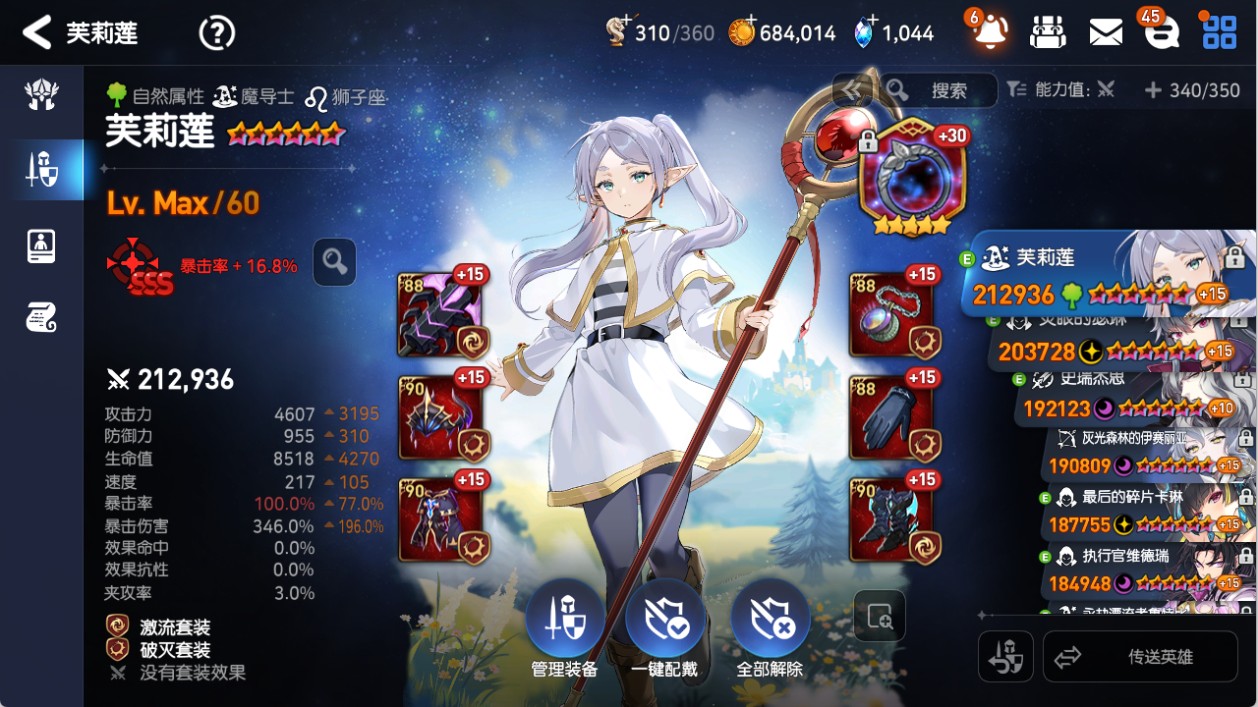Select the equipped necklace slot
Viewport: 1258px width, 707px height.
pos(892,314)
